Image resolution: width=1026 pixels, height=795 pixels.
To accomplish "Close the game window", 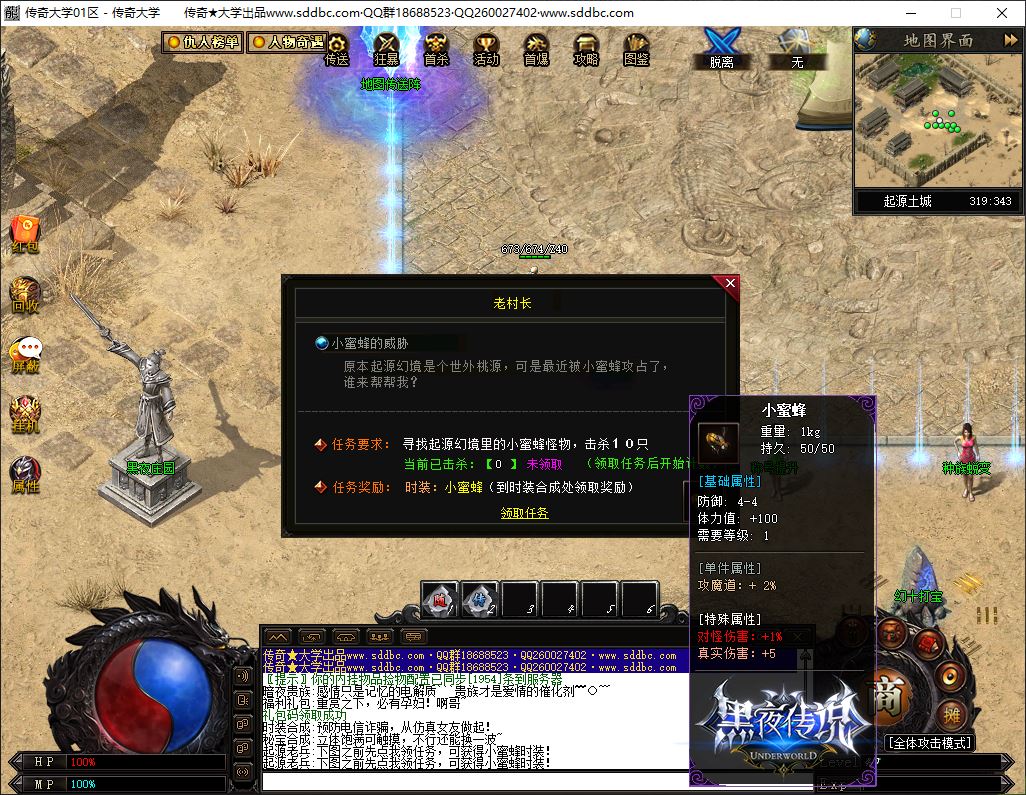I will [1003, 13].
